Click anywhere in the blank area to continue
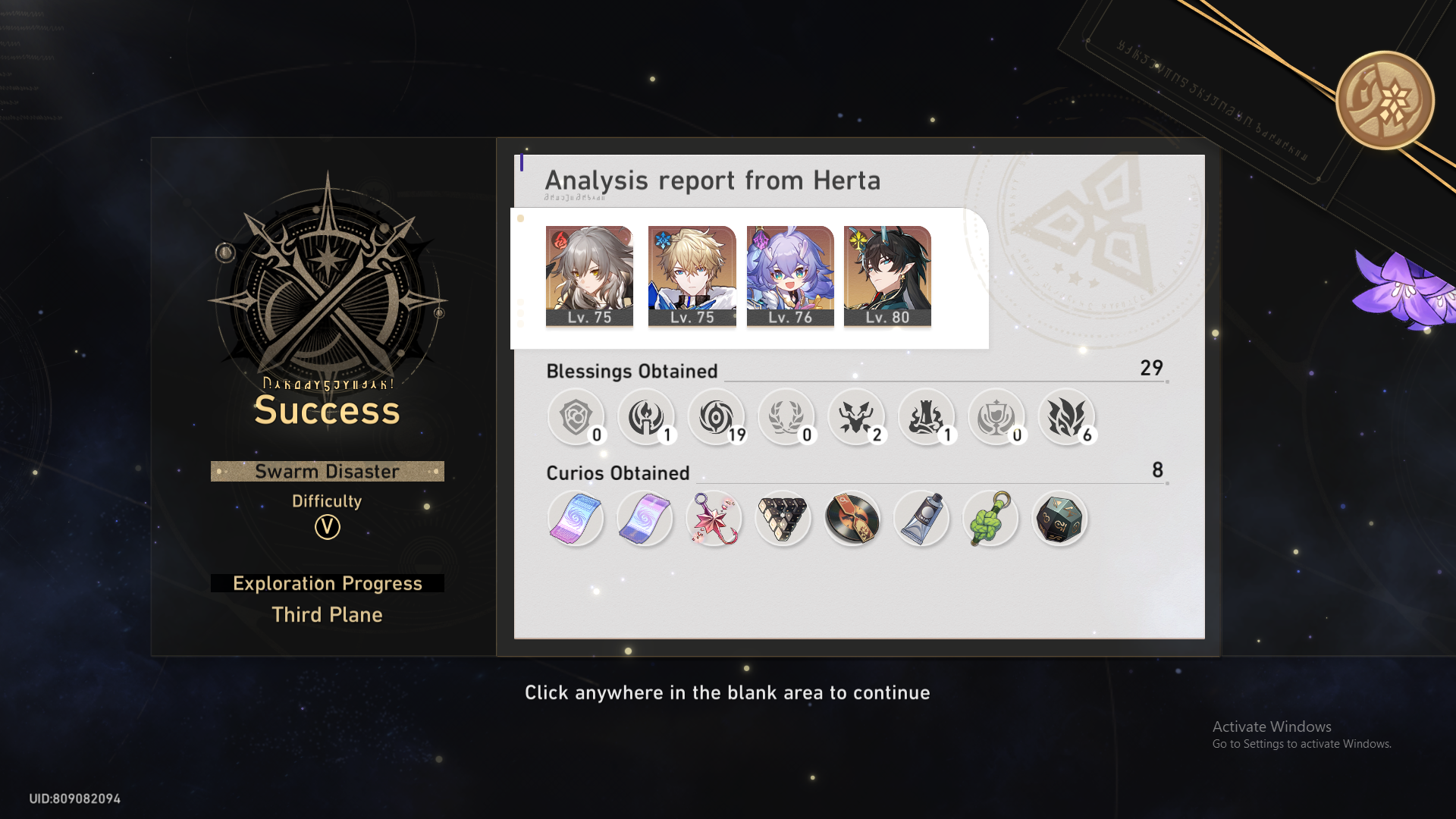The image size is (1456, 819). pos(726,692)
